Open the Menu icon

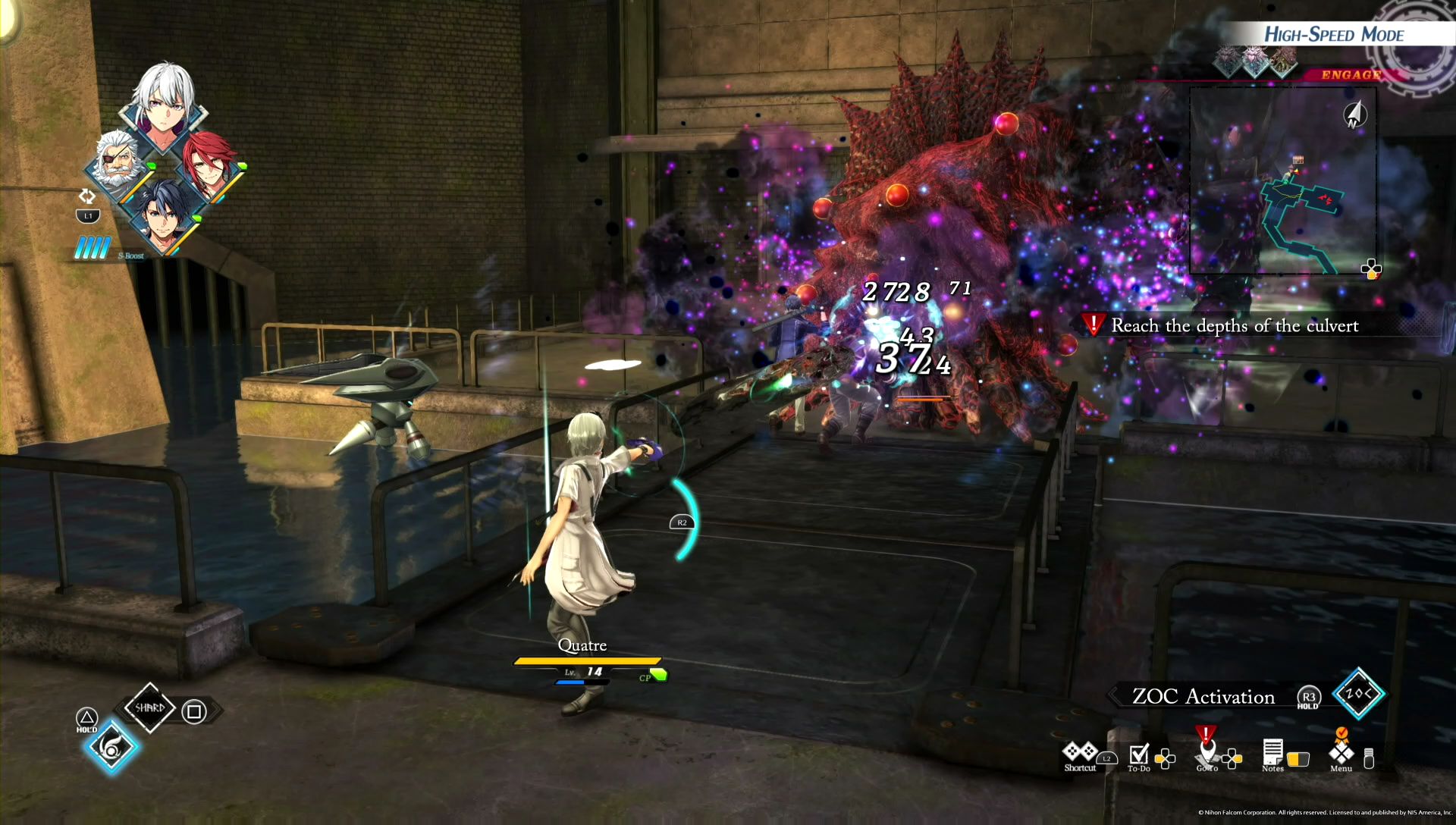[x=1341, y=754]
